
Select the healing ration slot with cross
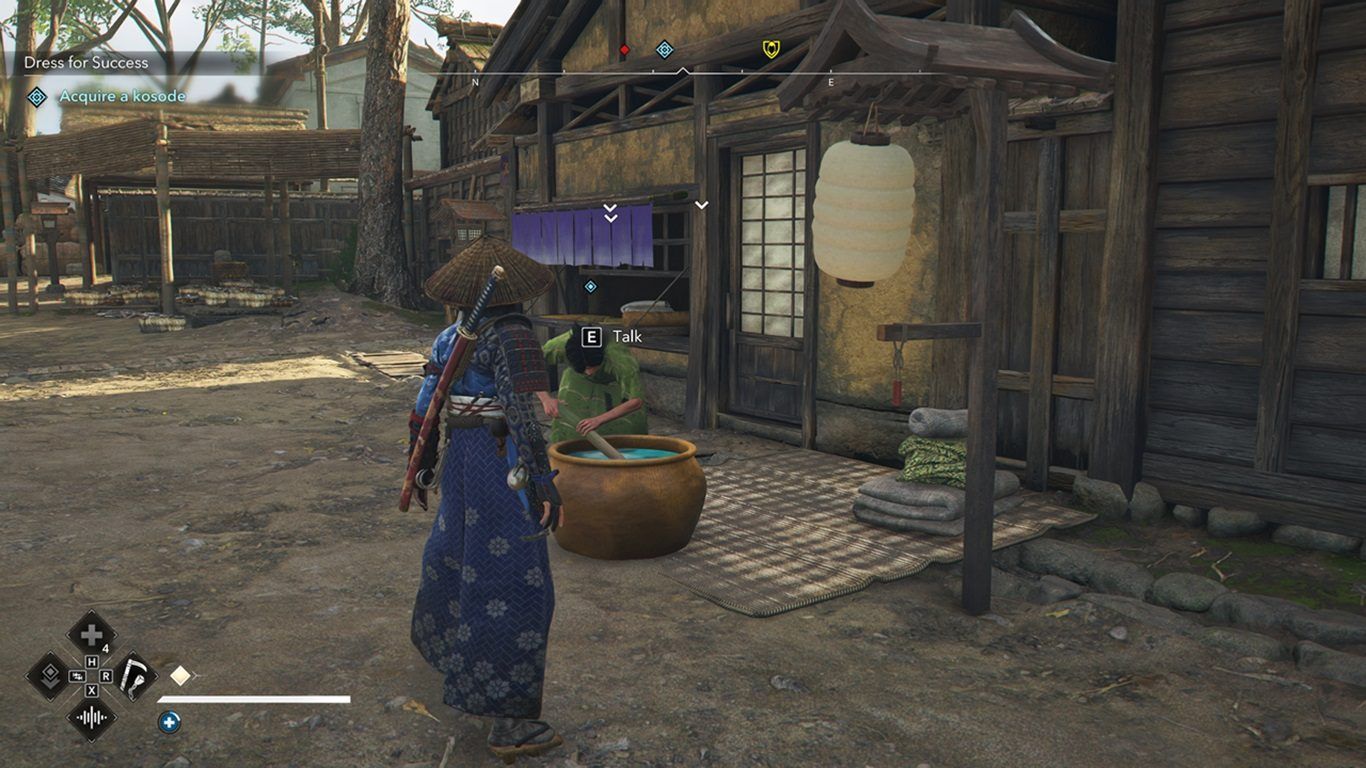(x=91, y=634)
